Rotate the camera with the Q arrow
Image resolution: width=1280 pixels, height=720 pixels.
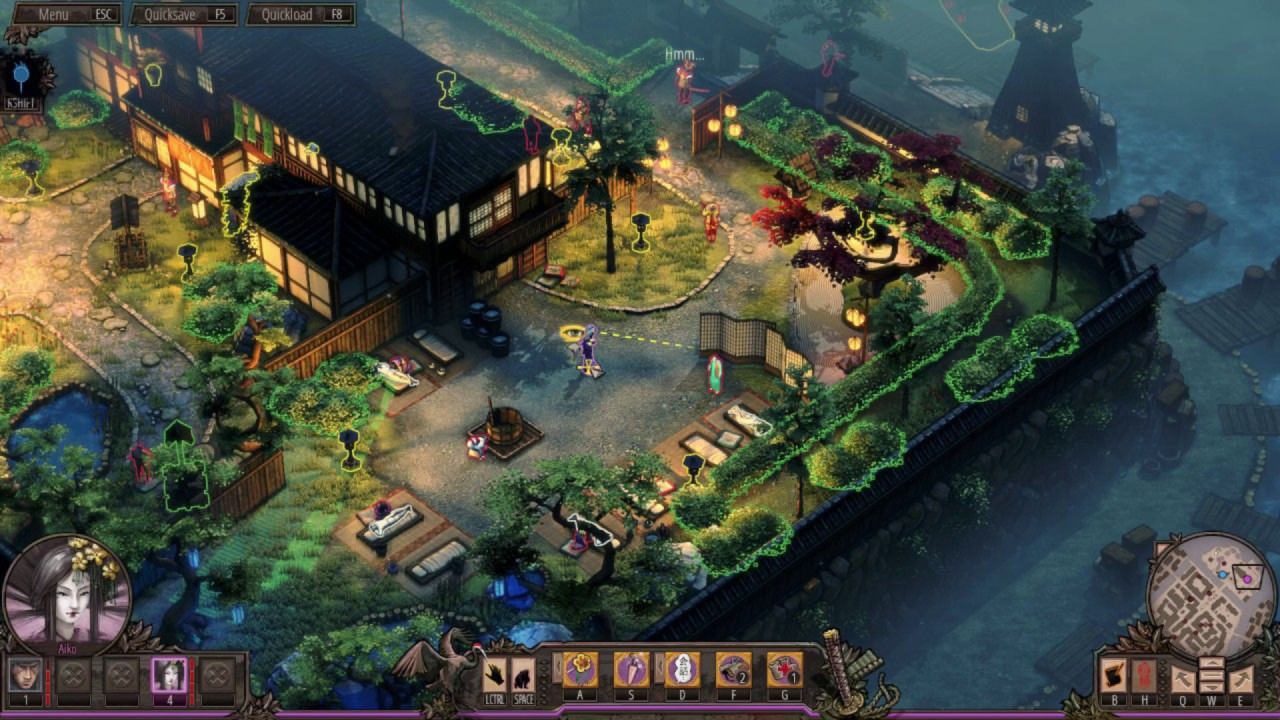1183,680
